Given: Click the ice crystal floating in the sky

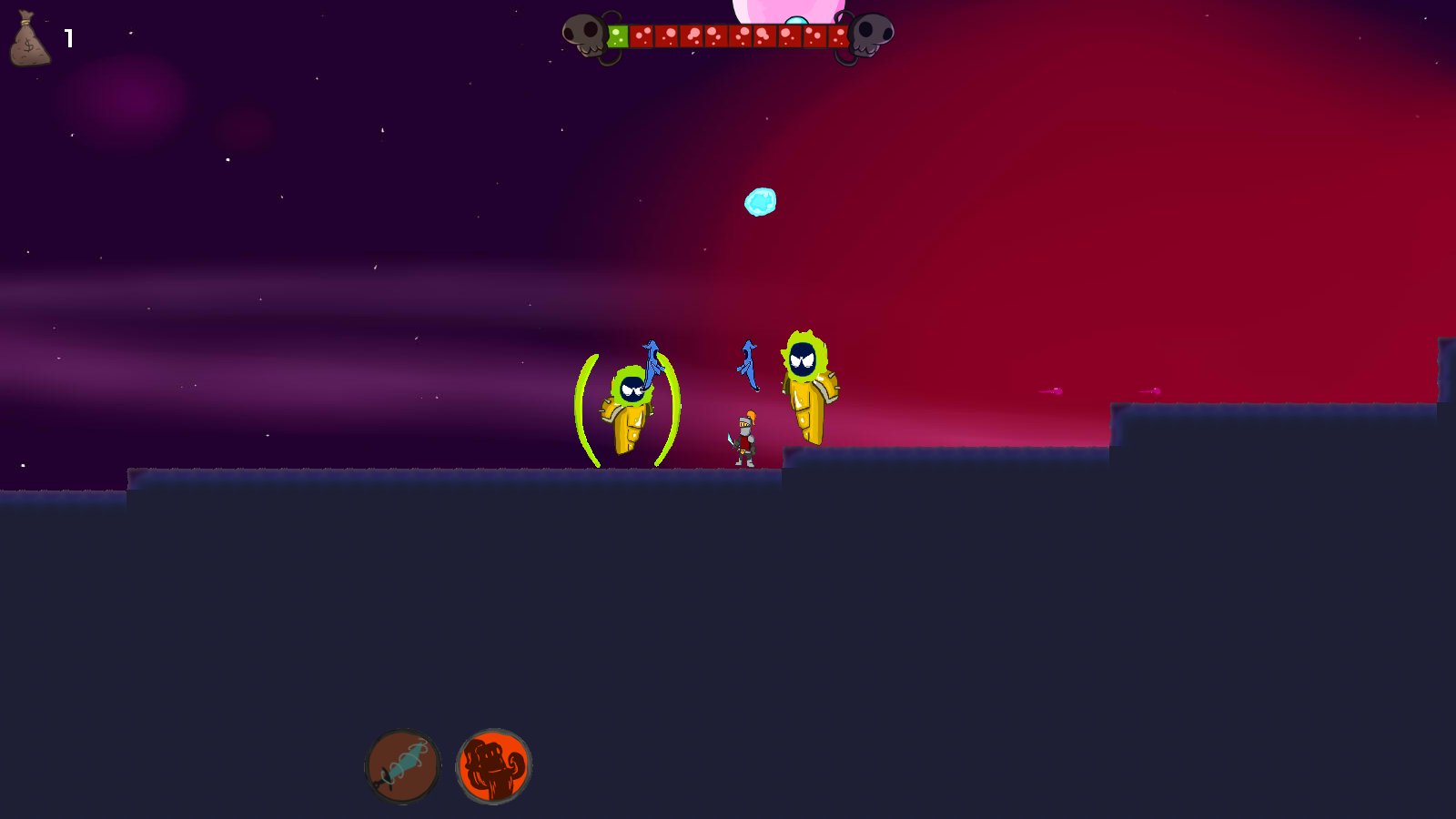Looking at the screenshot, I should (762, 202).
